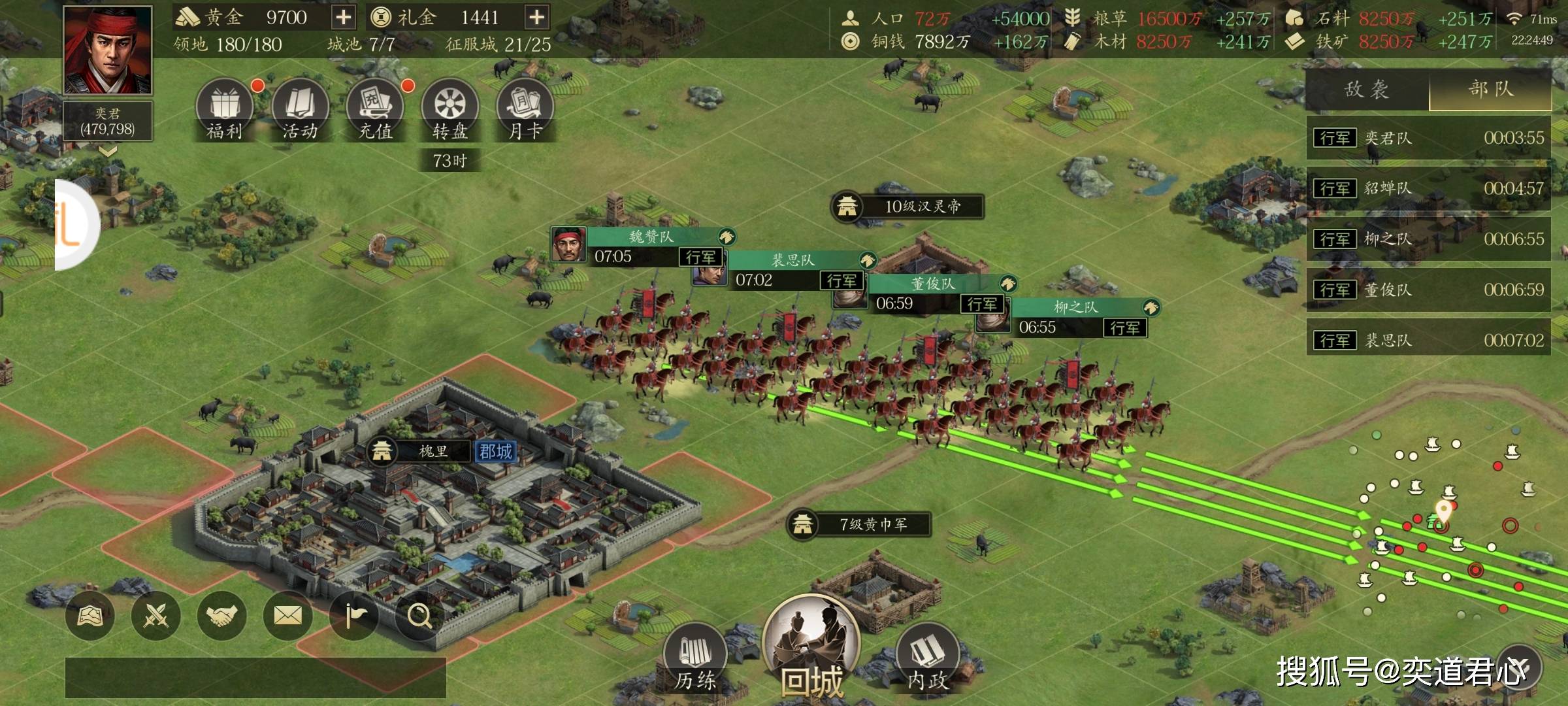Screen dimensions: 1568x706
Task: Open the handshake alliance icon
Action: click(x=221, y=615)
